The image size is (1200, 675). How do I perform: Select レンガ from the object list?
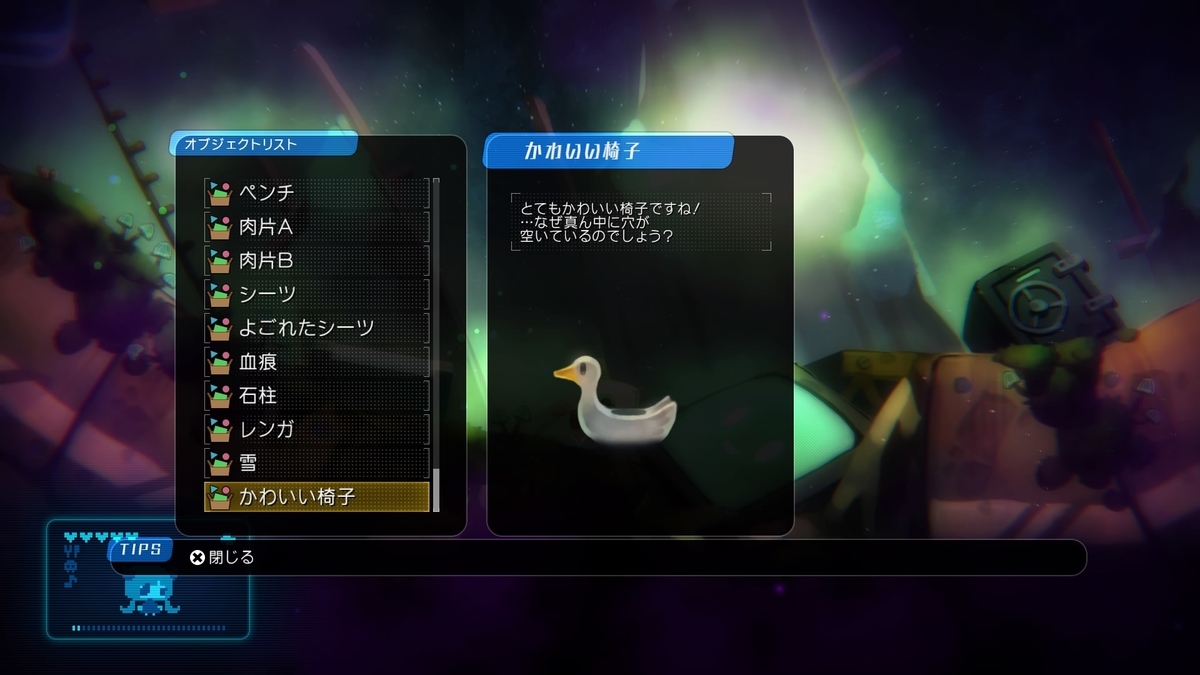click(317, 430)
